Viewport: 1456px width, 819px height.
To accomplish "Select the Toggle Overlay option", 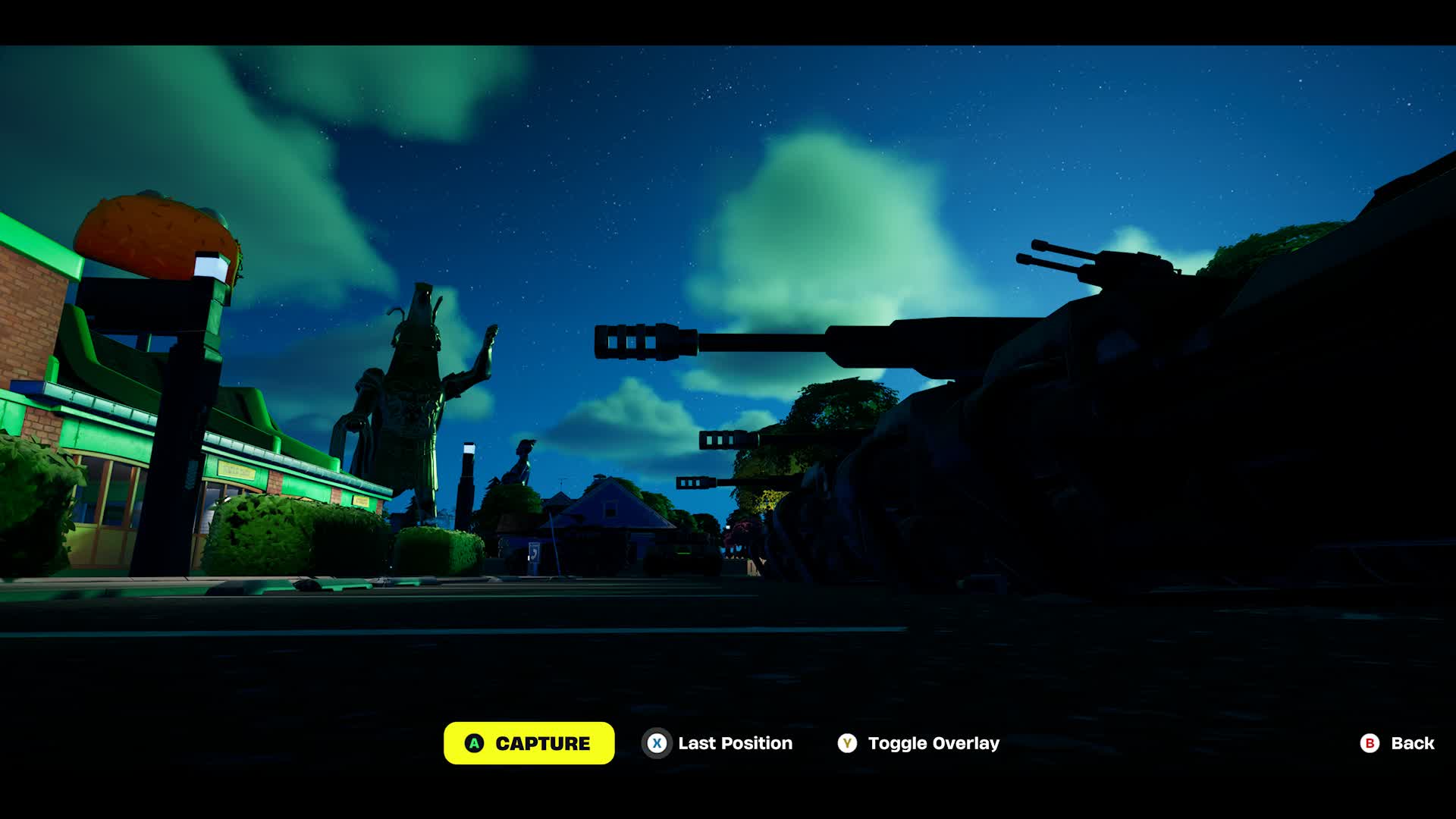I will 918,743.
